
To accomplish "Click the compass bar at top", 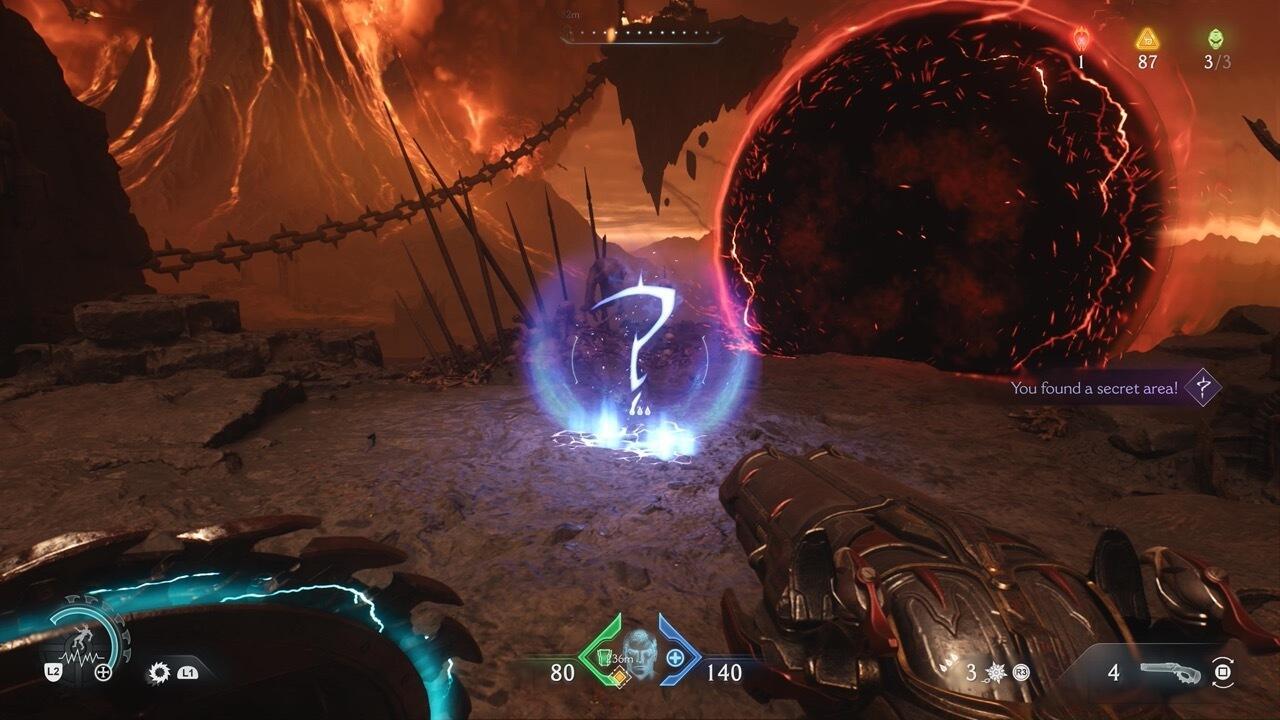I will coord(641,34).
